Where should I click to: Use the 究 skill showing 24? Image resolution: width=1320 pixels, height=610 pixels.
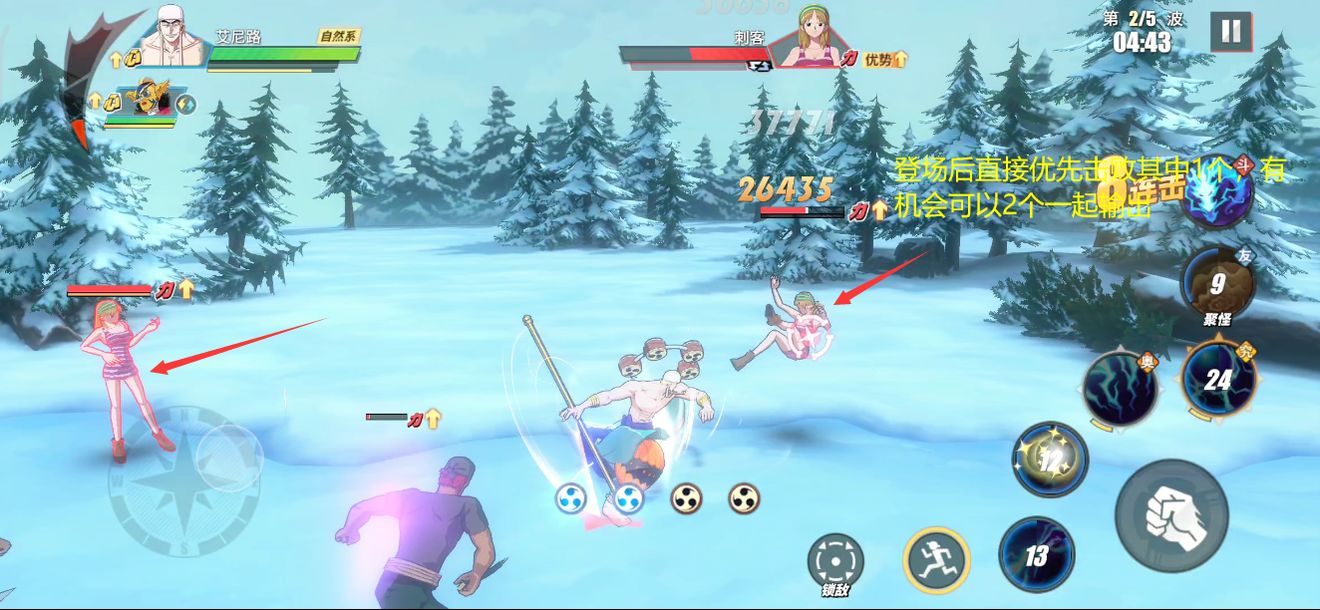(x=1218, y=378)
